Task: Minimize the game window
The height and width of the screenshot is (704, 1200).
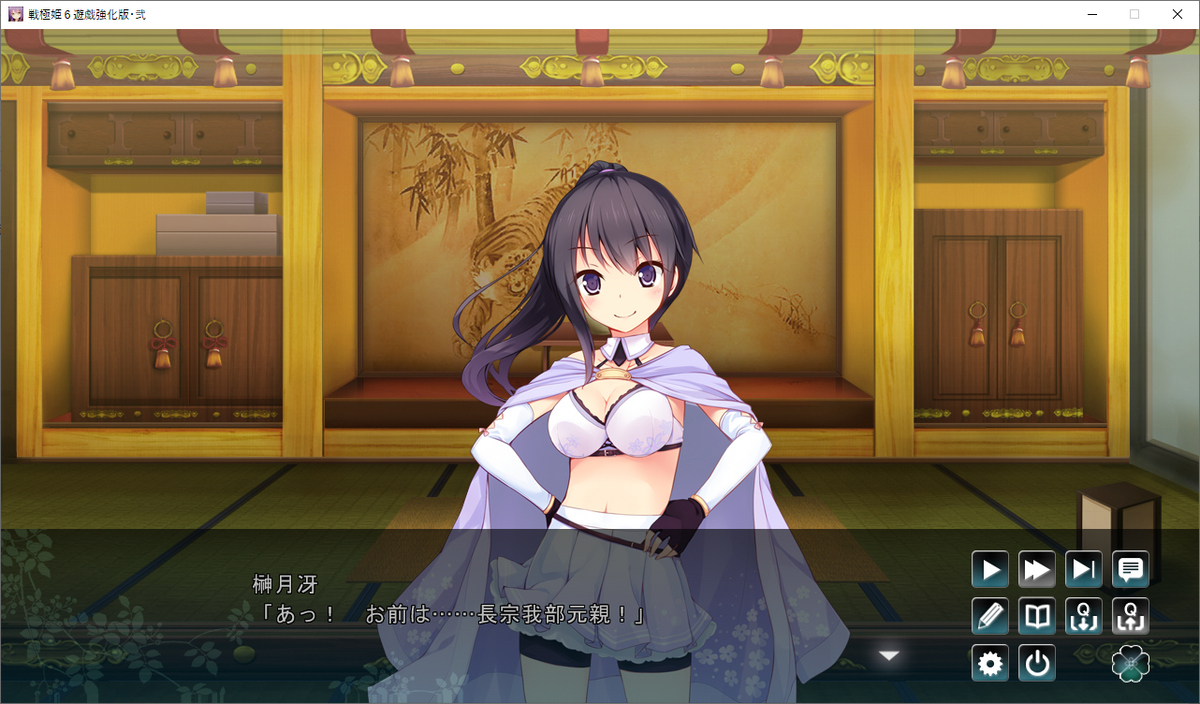Action: pos(1088,14)
